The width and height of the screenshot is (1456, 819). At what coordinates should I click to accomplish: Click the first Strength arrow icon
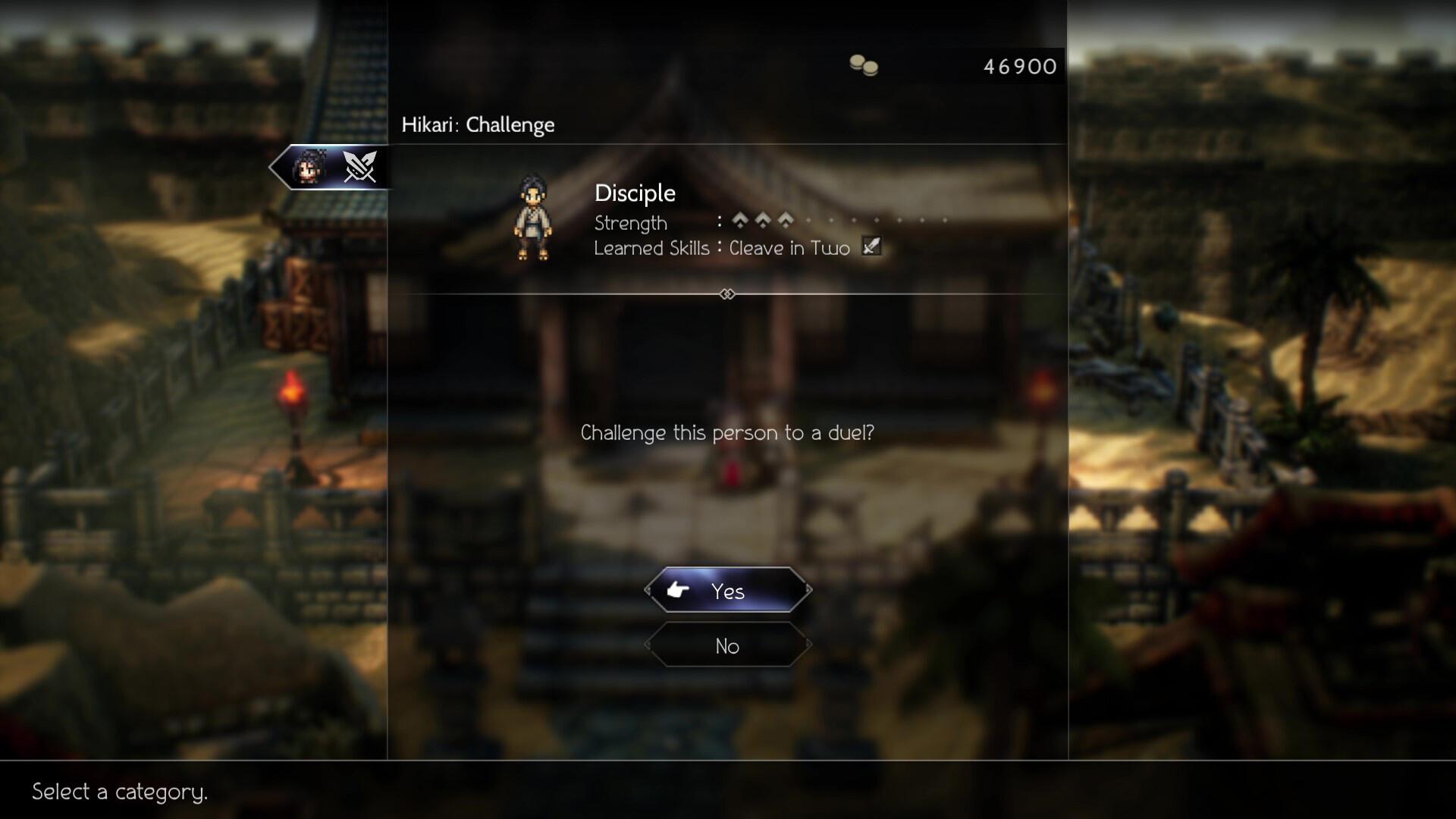pyautogui.click(x=740, y=220)
